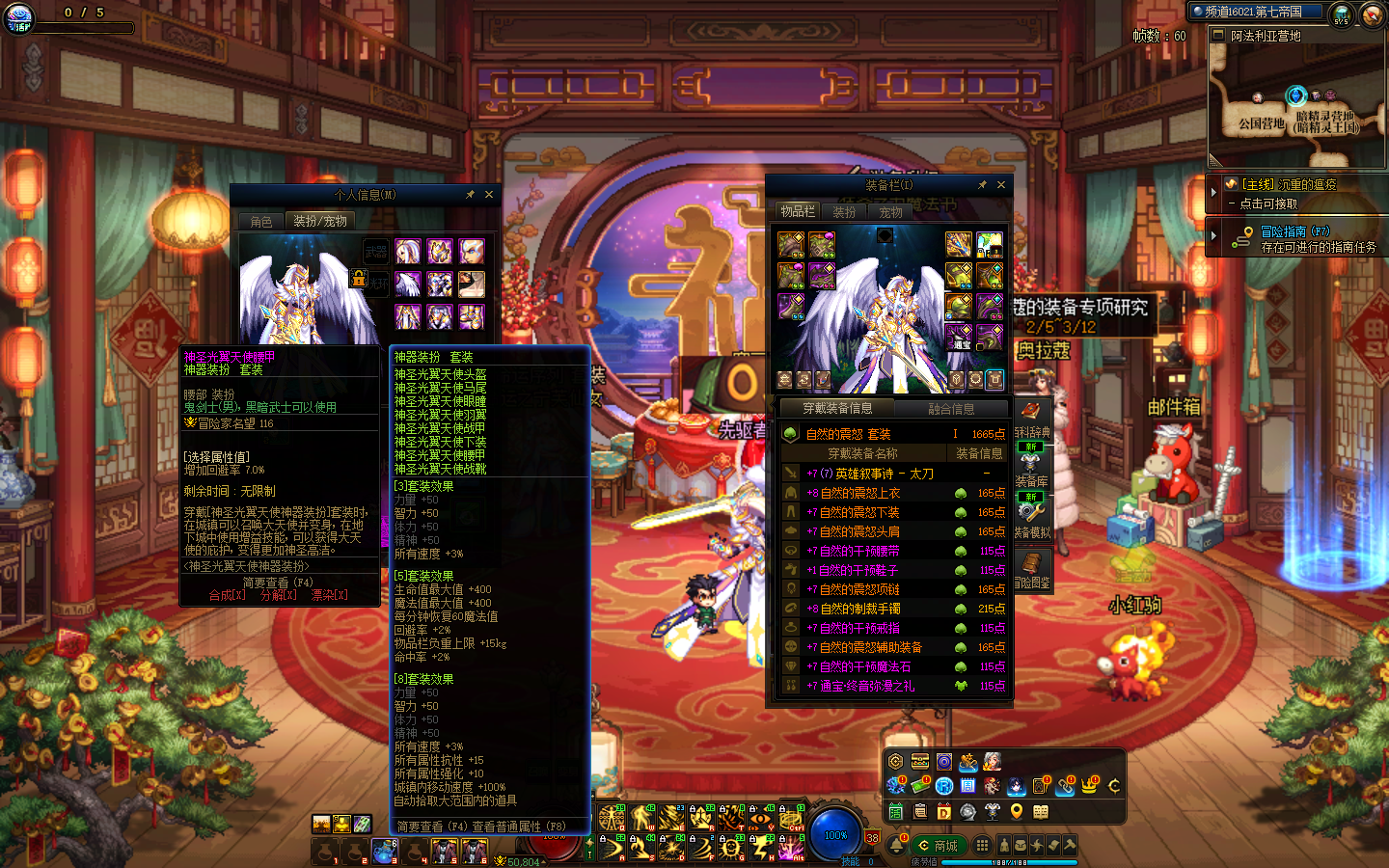Close the 装备栏 equipment window
This screenshot has width=1389, height=868.
coord(1000,185)
